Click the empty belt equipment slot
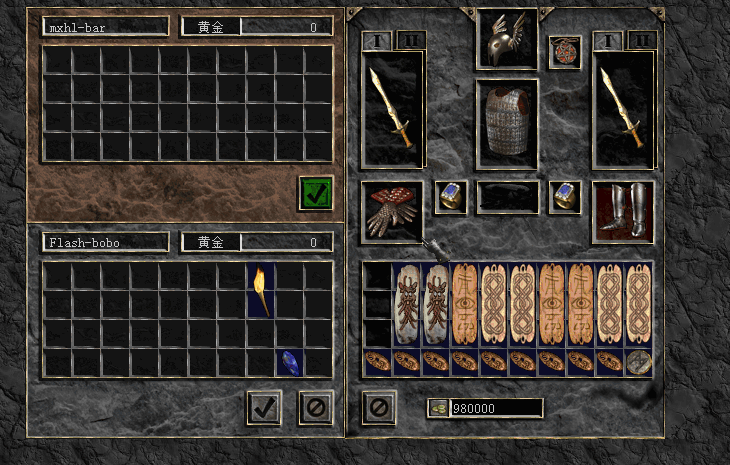 pyautogui.click(x=507, y=197)
